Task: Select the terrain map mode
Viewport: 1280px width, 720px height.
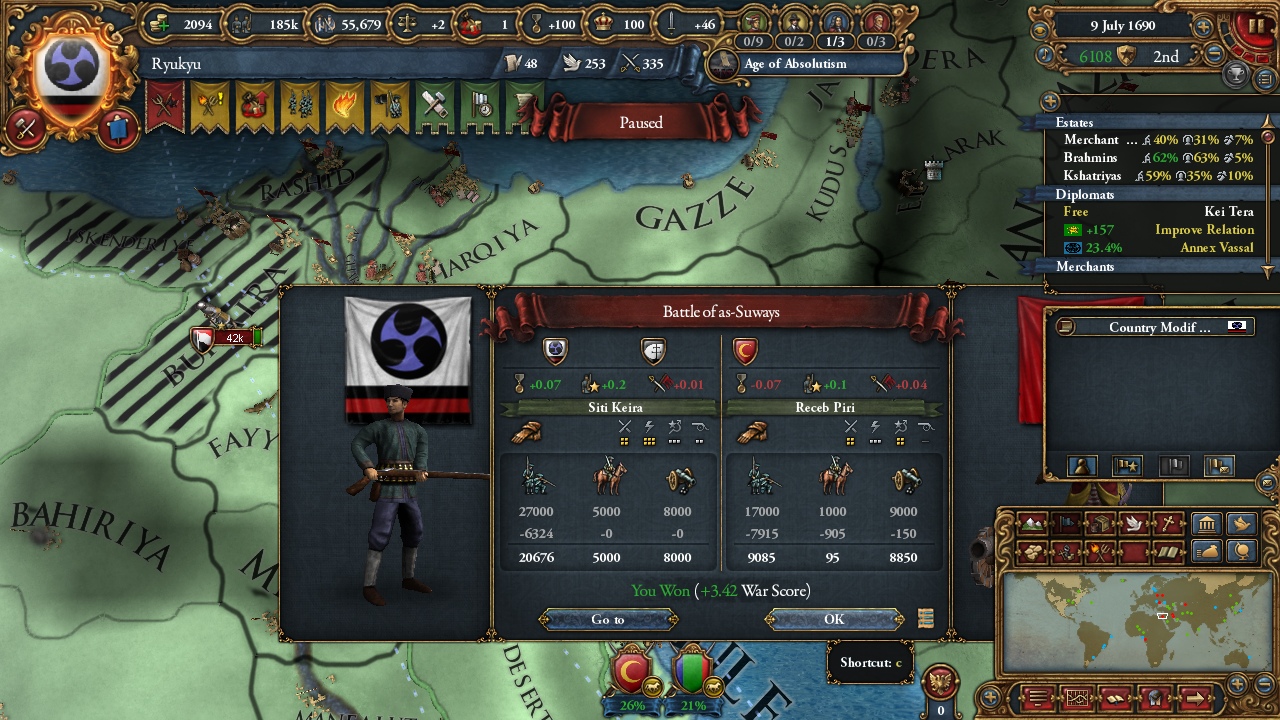Action: (1031, 523)
